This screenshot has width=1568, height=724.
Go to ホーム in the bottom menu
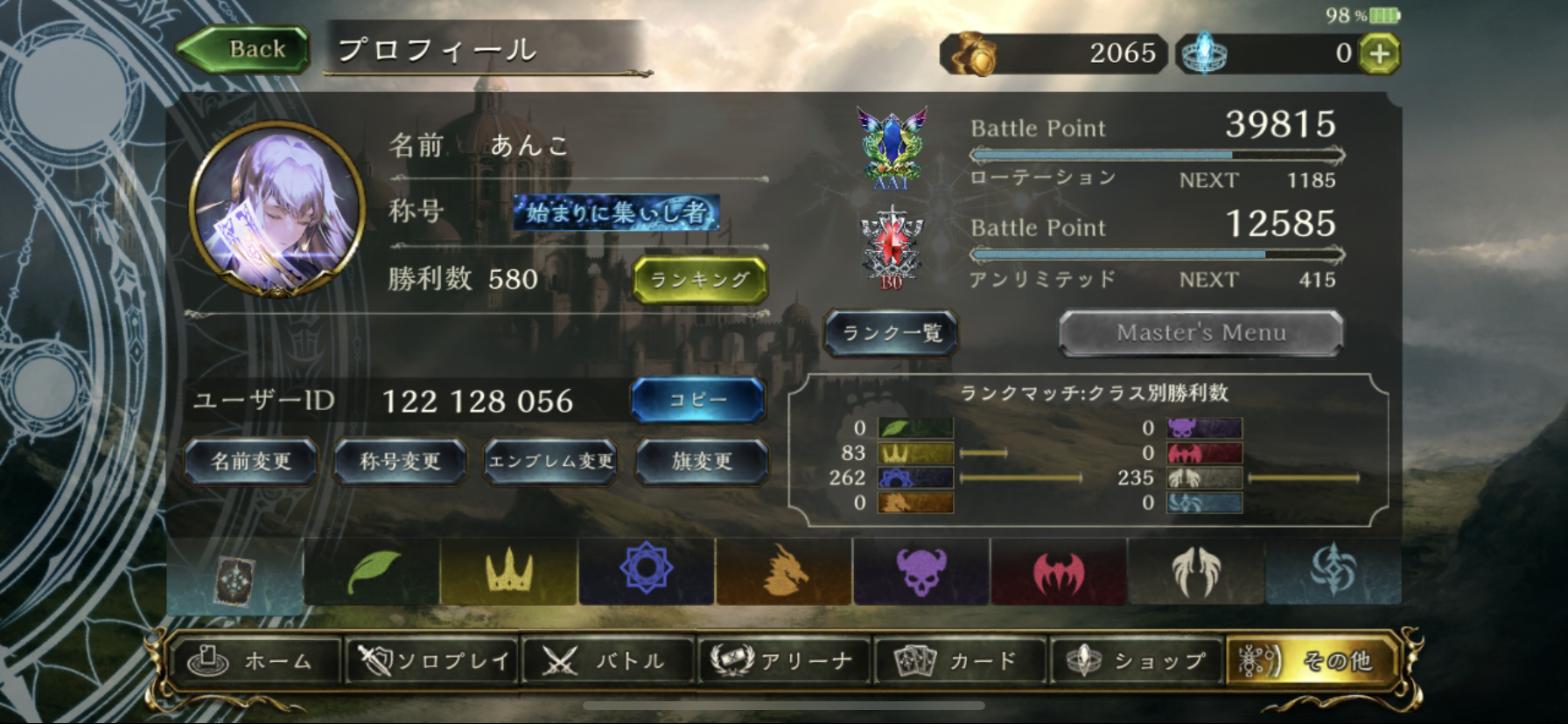point(255,661)
